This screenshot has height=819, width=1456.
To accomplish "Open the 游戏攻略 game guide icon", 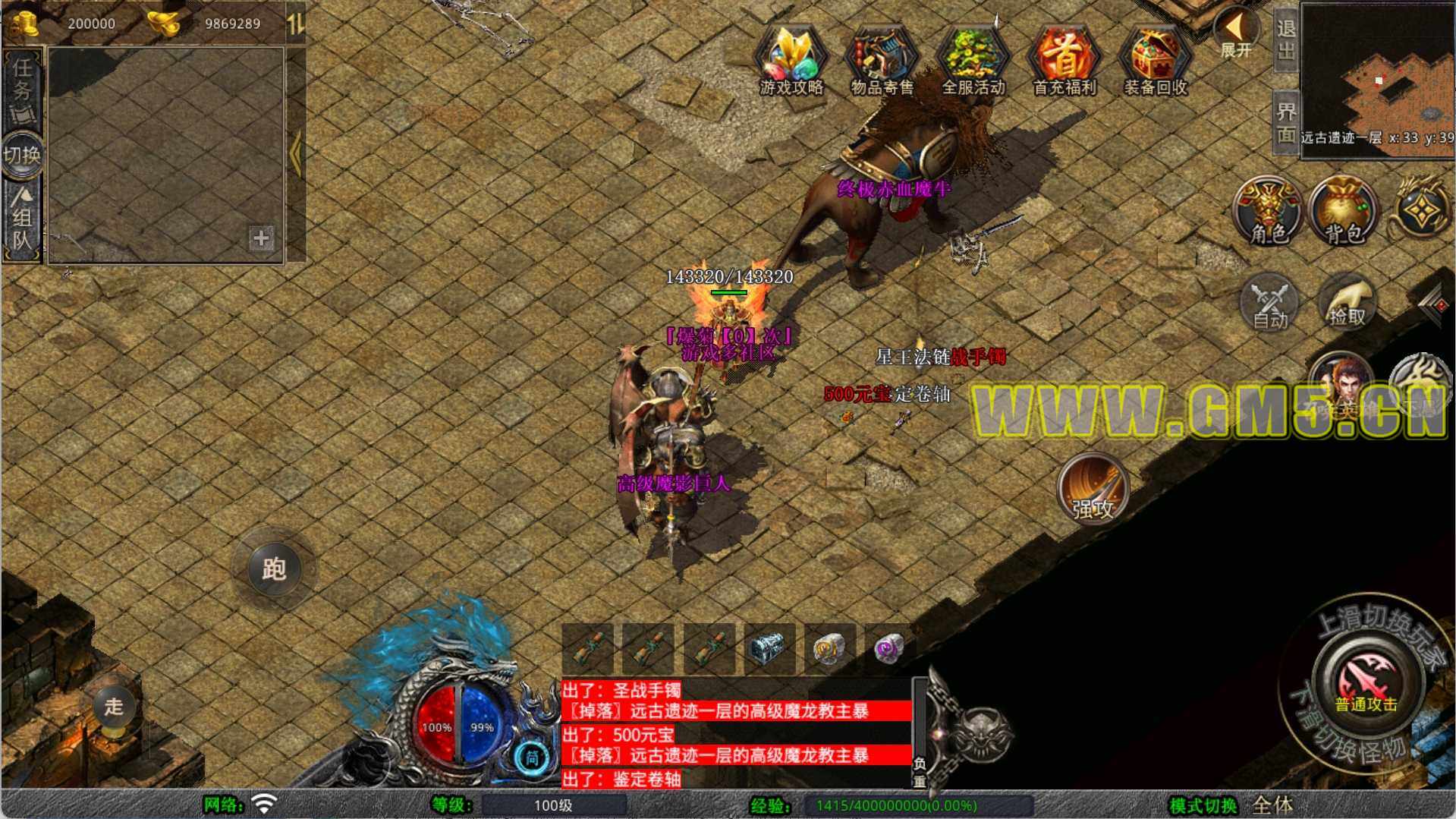I will (791, 61).
